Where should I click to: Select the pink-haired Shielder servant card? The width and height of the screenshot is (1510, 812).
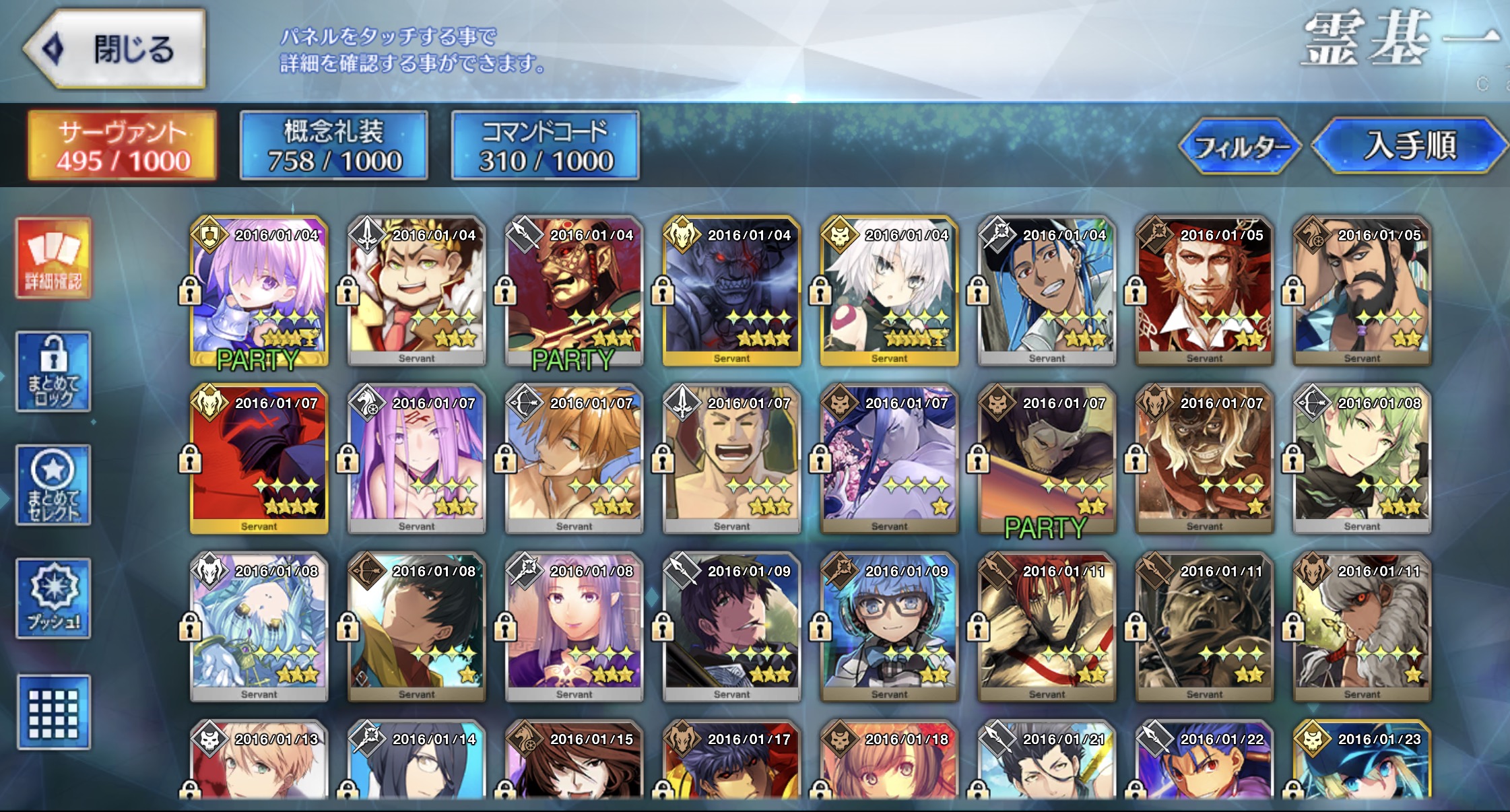259,291
